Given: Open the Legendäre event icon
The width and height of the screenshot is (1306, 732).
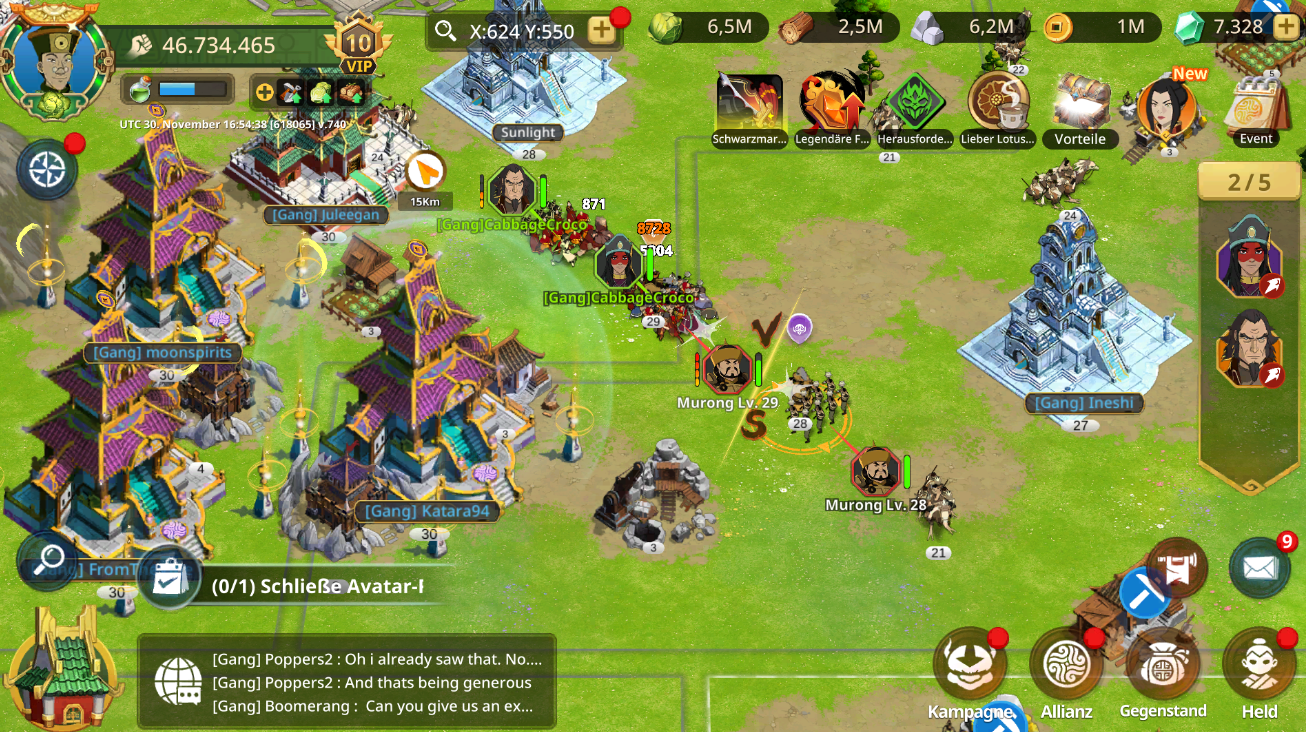Looking at the screenshot, I should pyautogui.click(x=832, y=103).
